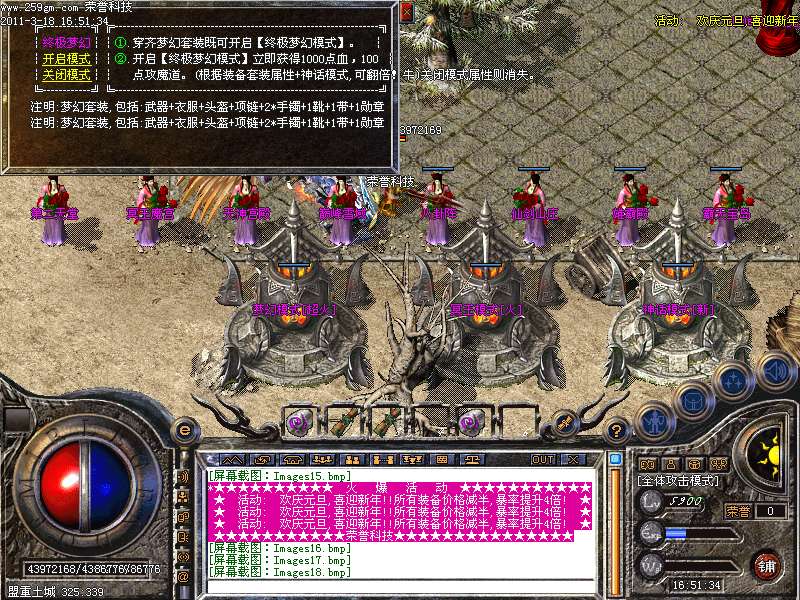Click the chat message input bar
The image size is (800, 600).
(400, 585)
